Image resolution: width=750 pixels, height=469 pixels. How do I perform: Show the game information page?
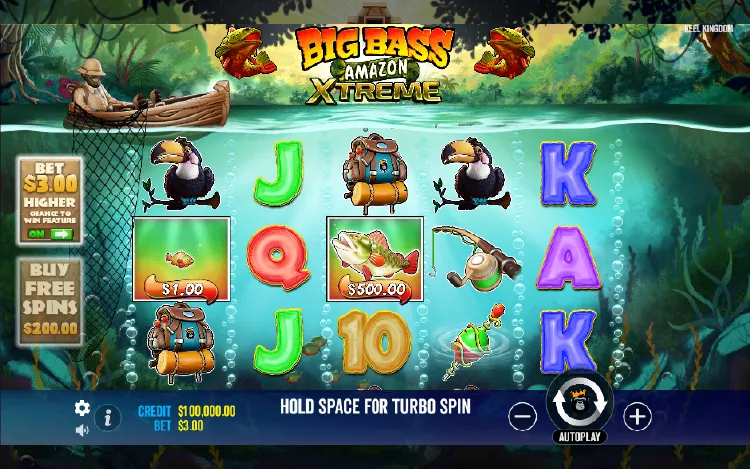tap(108, 418)
